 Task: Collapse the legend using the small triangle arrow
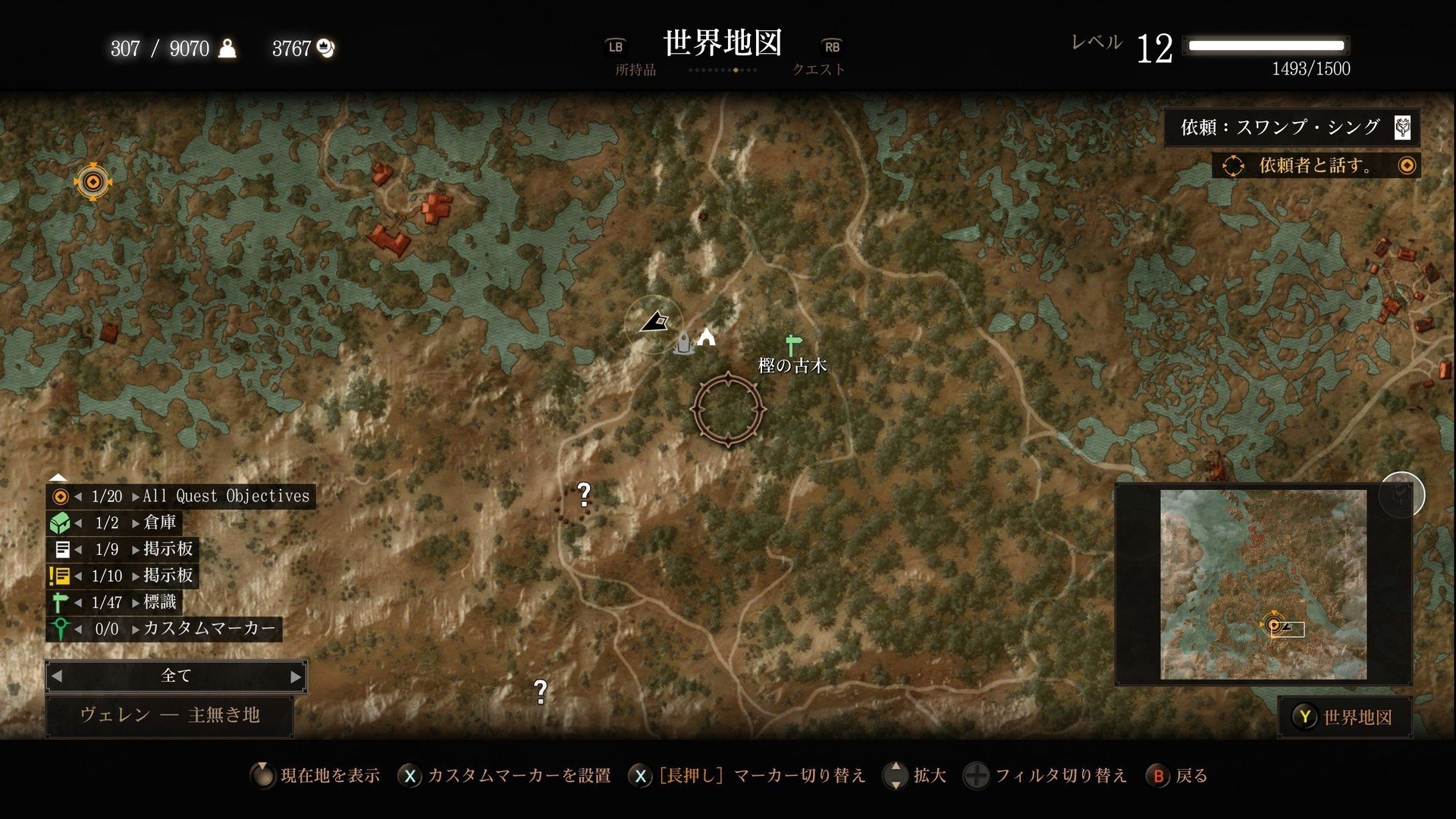pos(58,476)
